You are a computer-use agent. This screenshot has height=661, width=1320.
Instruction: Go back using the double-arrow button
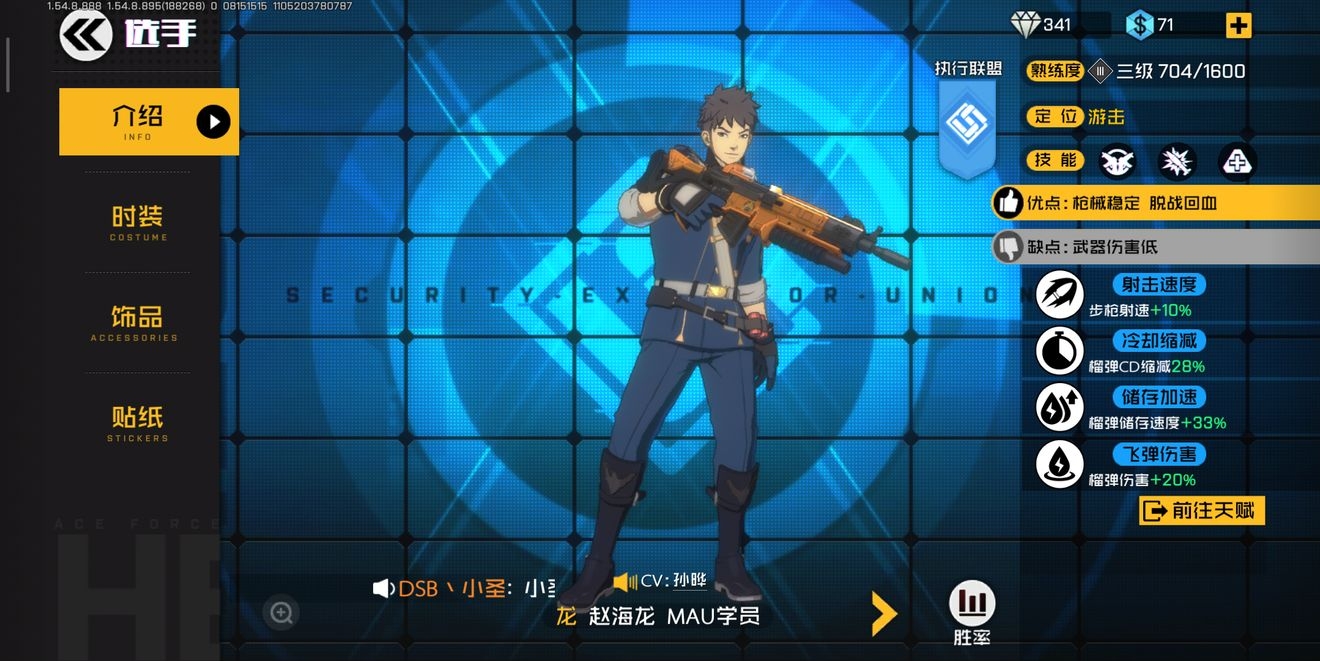tap(86, 36)
